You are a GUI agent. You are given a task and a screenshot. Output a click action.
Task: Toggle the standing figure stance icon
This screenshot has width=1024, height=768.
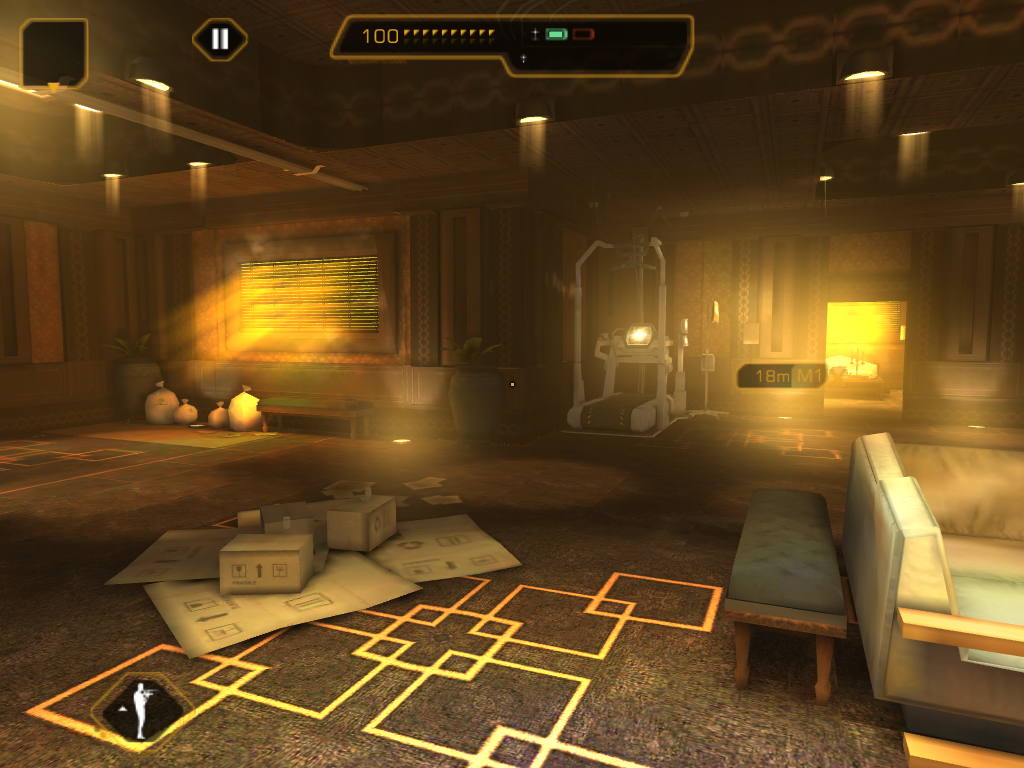141,710
